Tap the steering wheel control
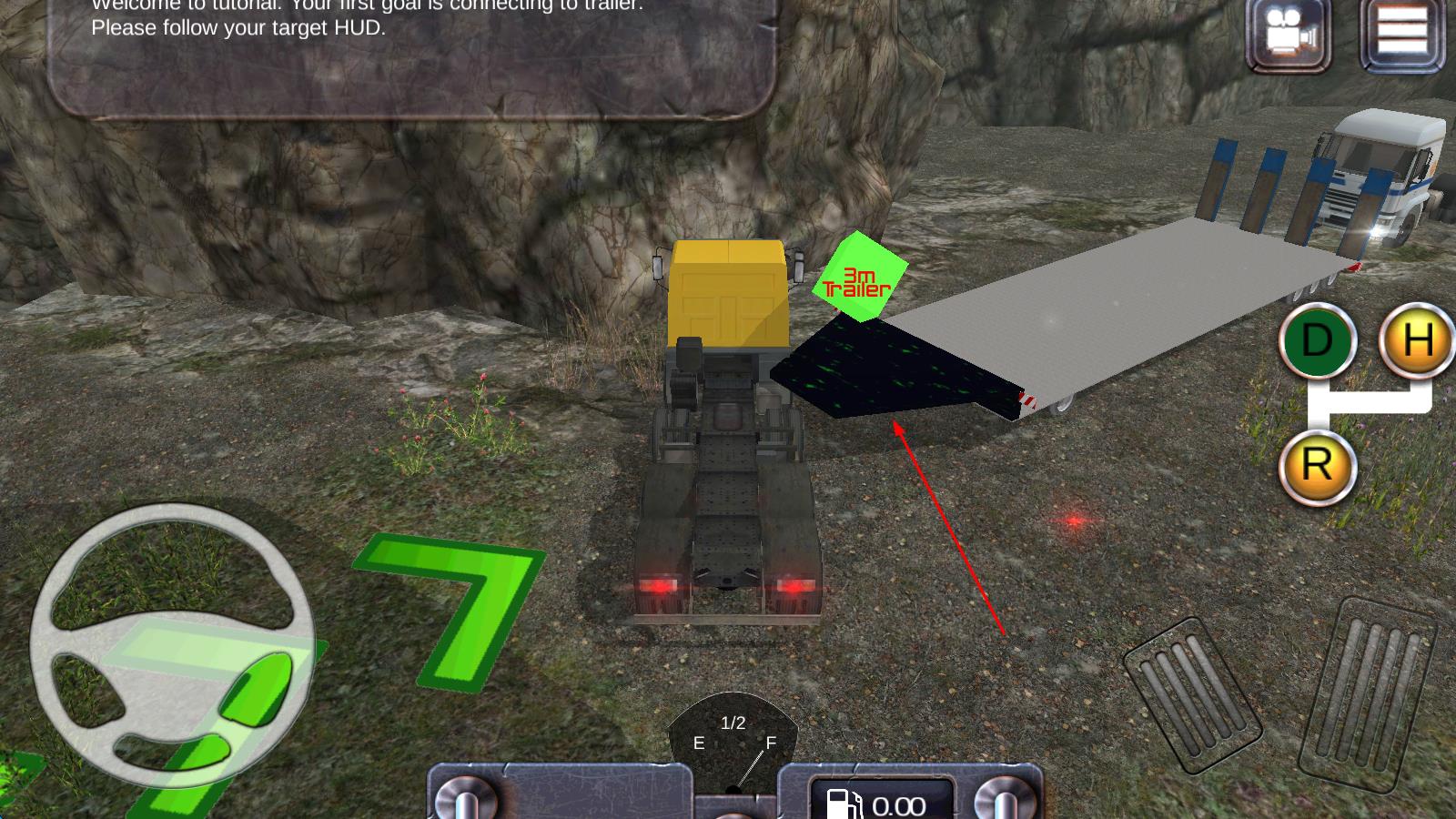The height and width of the screenshot is (819, 1456). tap(173, 644)
